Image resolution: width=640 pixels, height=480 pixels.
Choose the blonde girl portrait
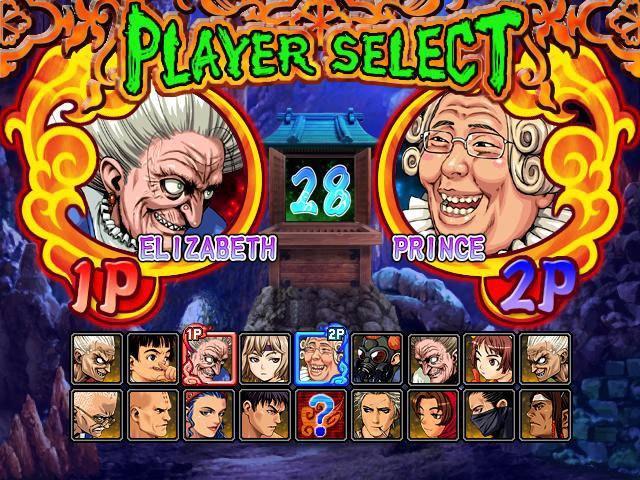(x=265, y=358)
